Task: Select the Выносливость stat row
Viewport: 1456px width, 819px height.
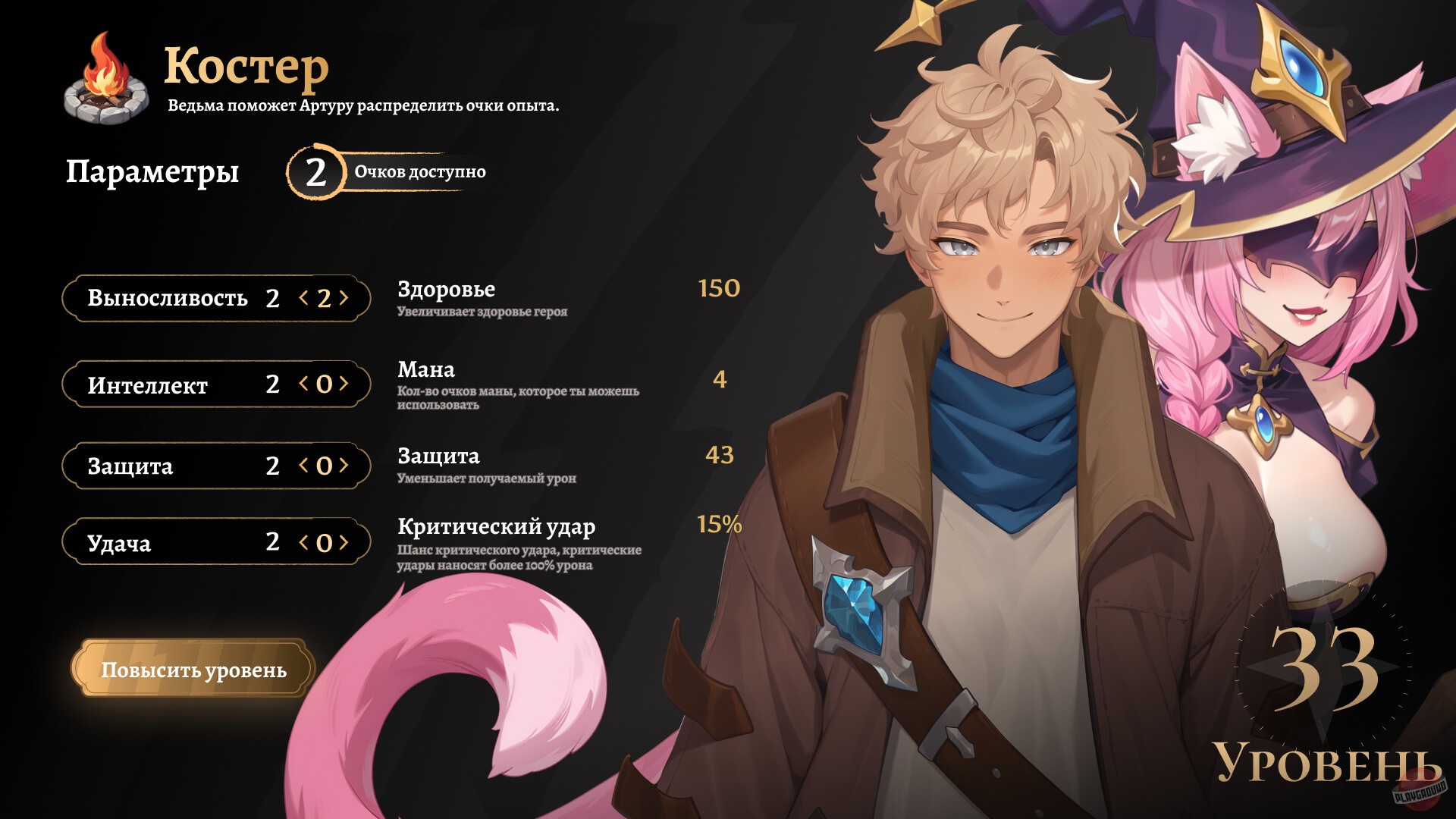Action: pos(167,299)
